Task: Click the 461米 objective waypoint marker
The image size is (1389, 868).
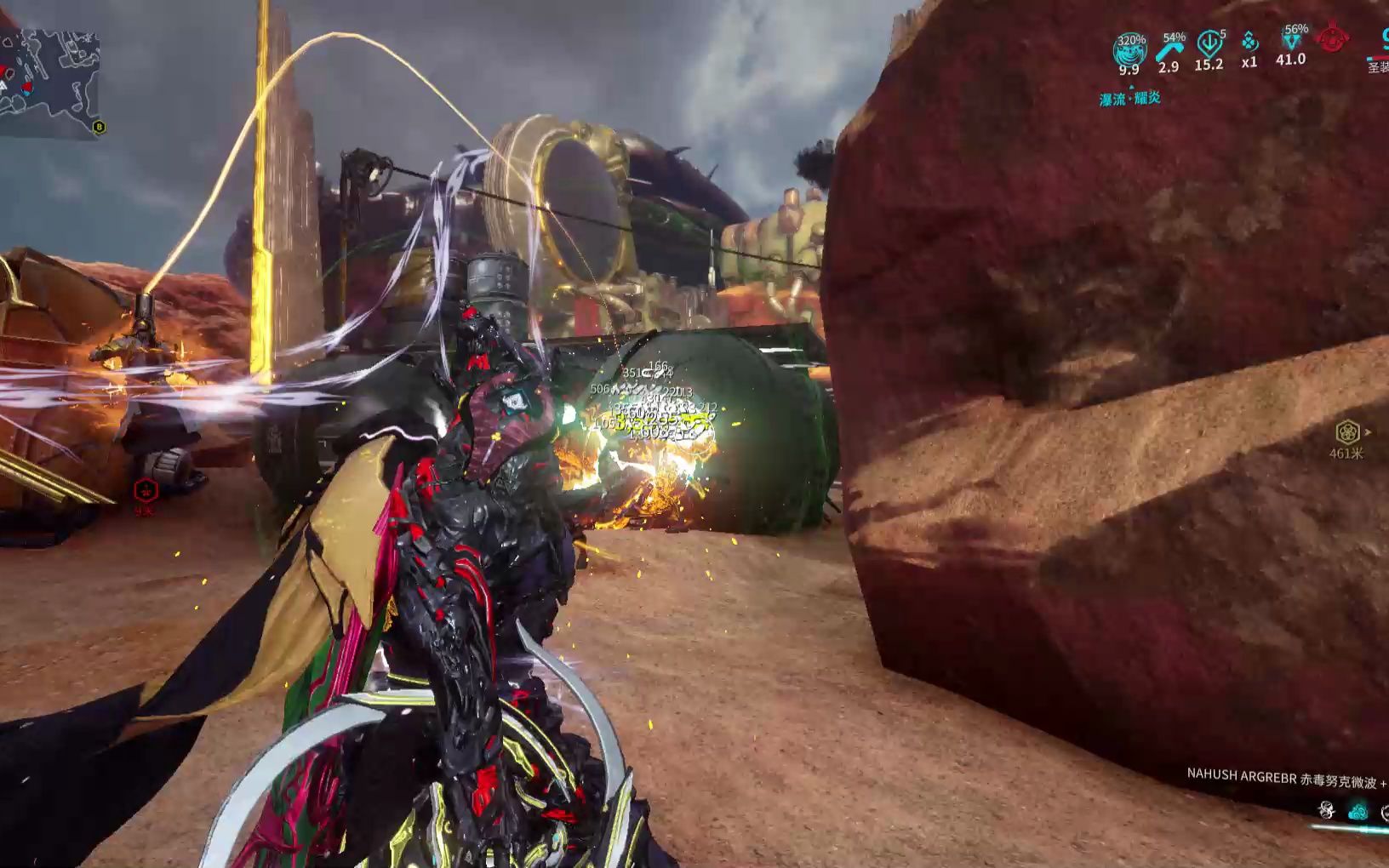Action: point(1346,432)
